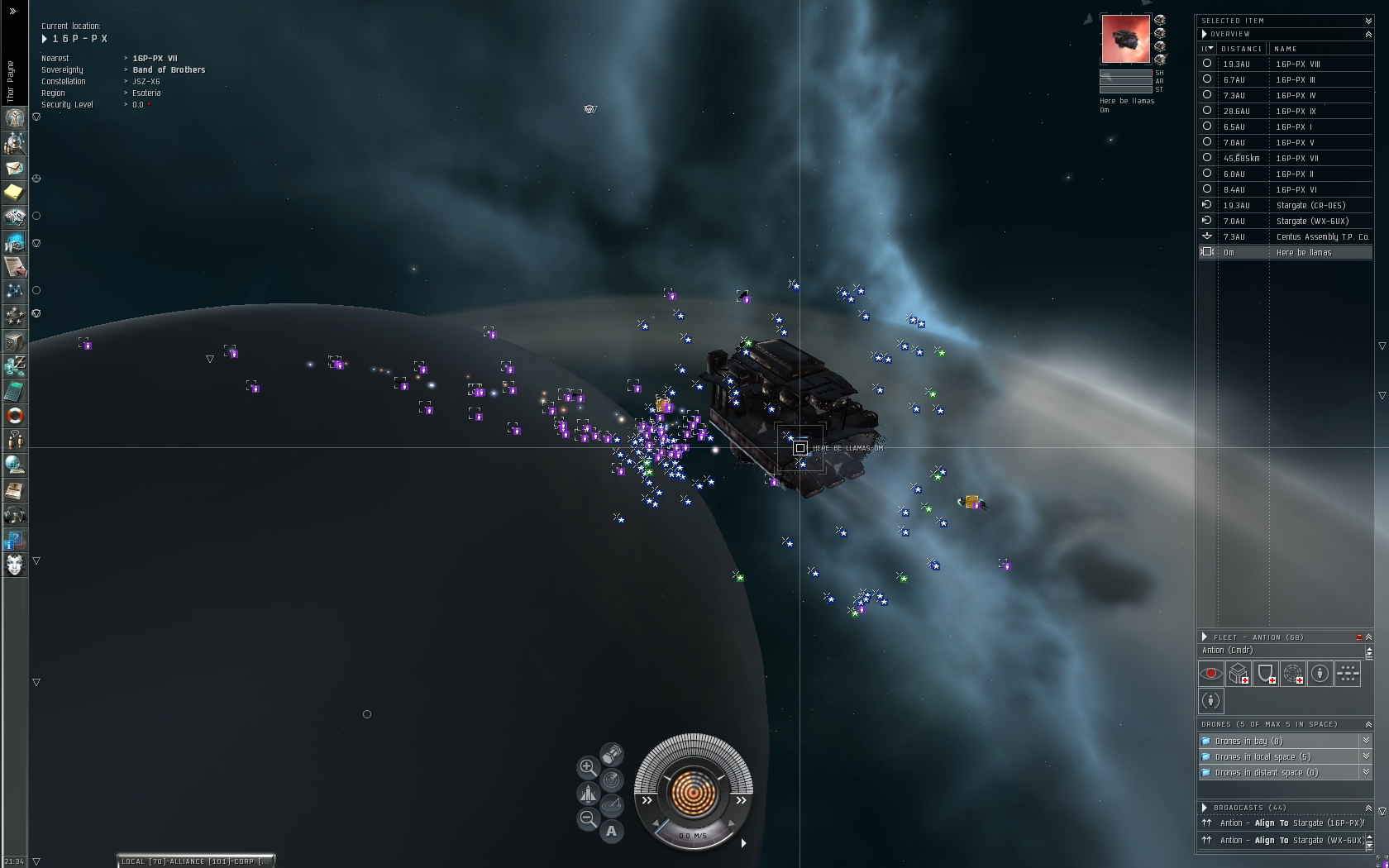
Task: Open the yellow notepad icon
Action: pyautogui.click(x=15, y=193)
